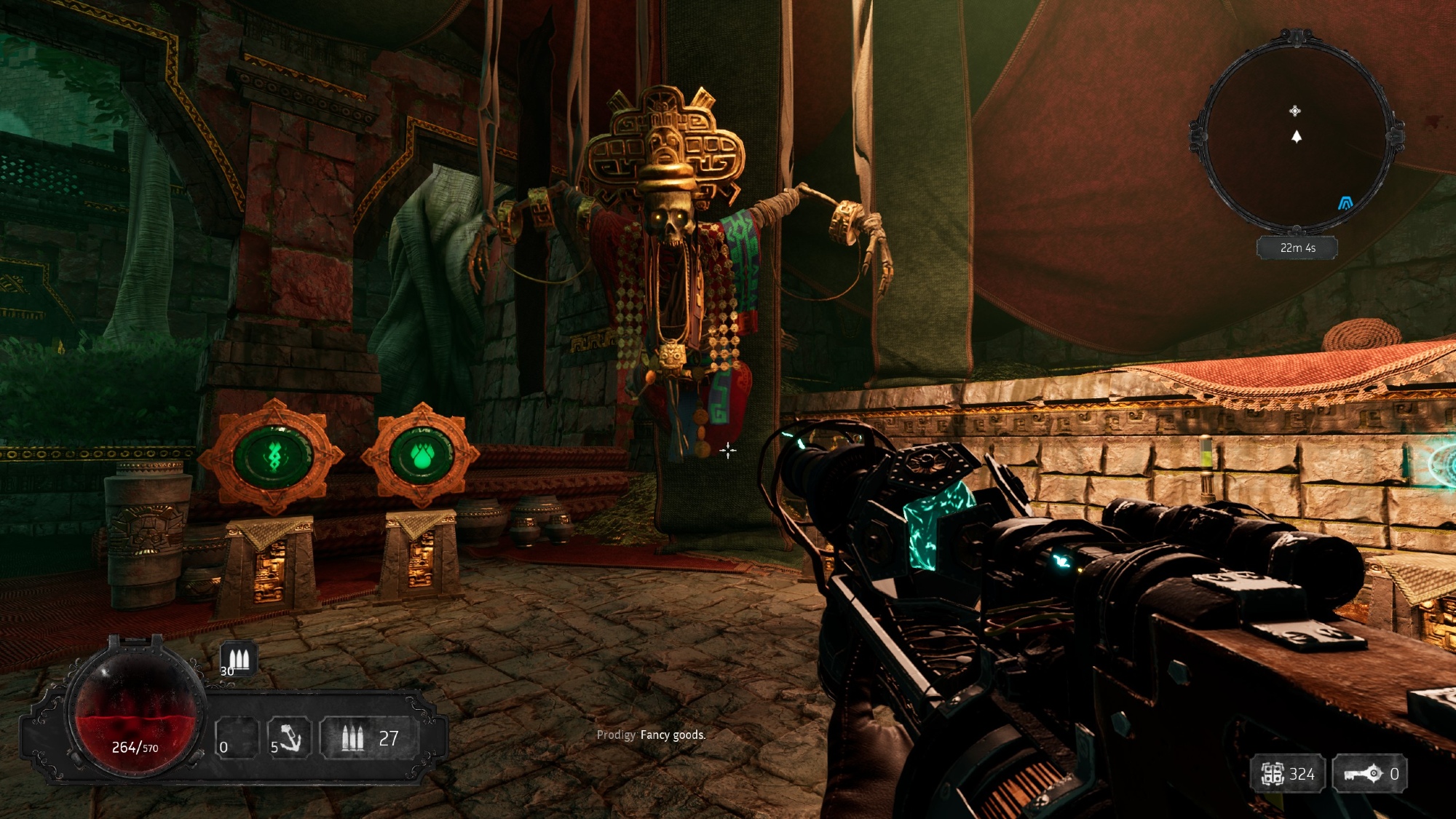This screenshot has width=1456, height=819.
Task: Select the small reserve bullets icon
Action: coord(238,660)
